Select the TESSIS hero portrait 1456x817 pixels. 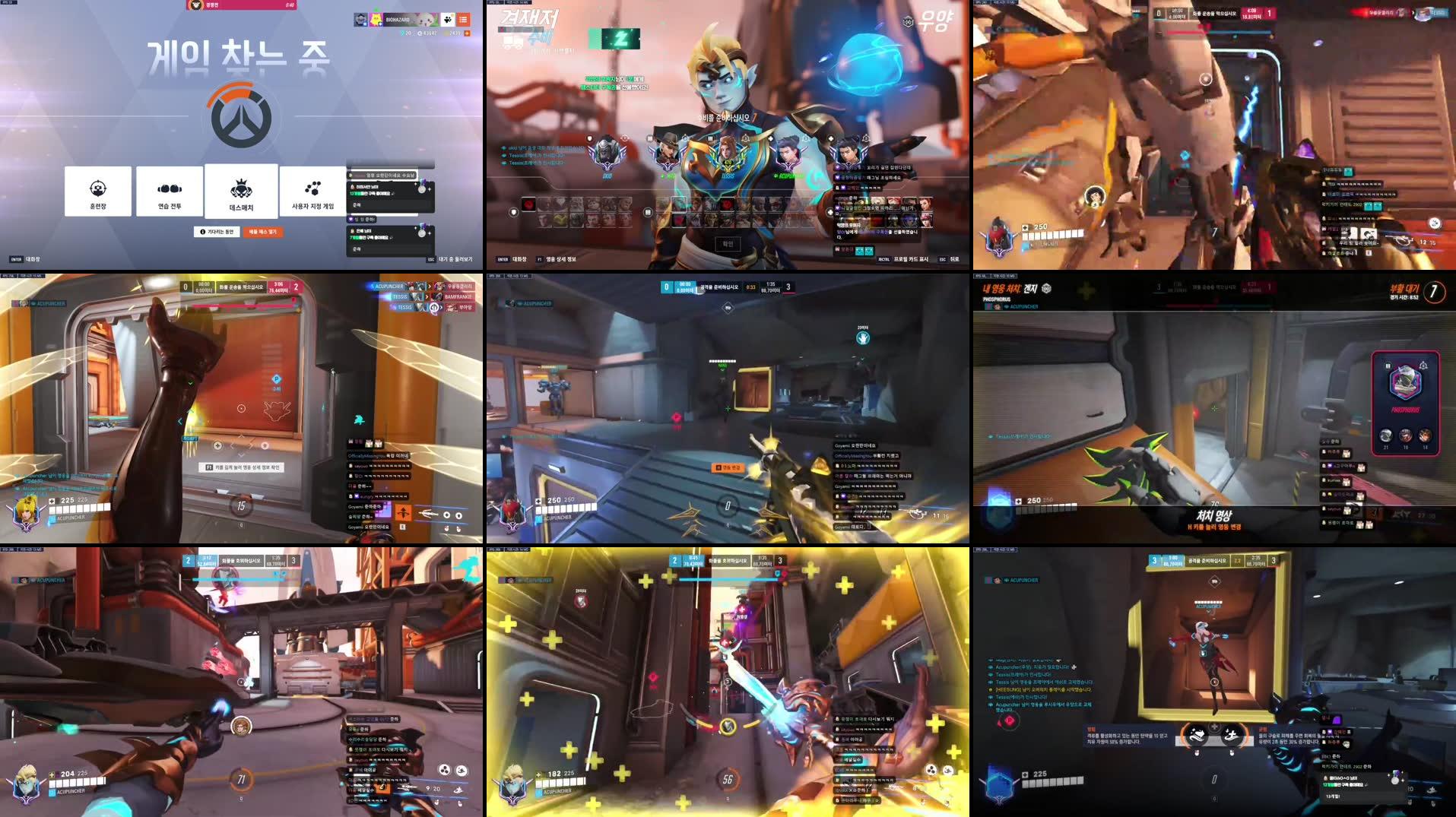coord(729,152)
